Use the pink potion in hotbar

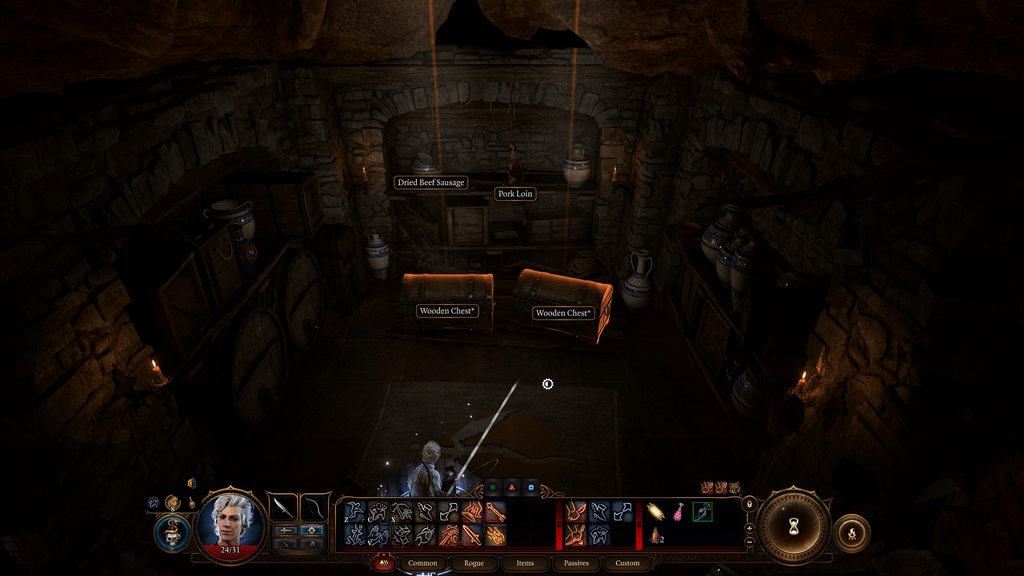680,512
